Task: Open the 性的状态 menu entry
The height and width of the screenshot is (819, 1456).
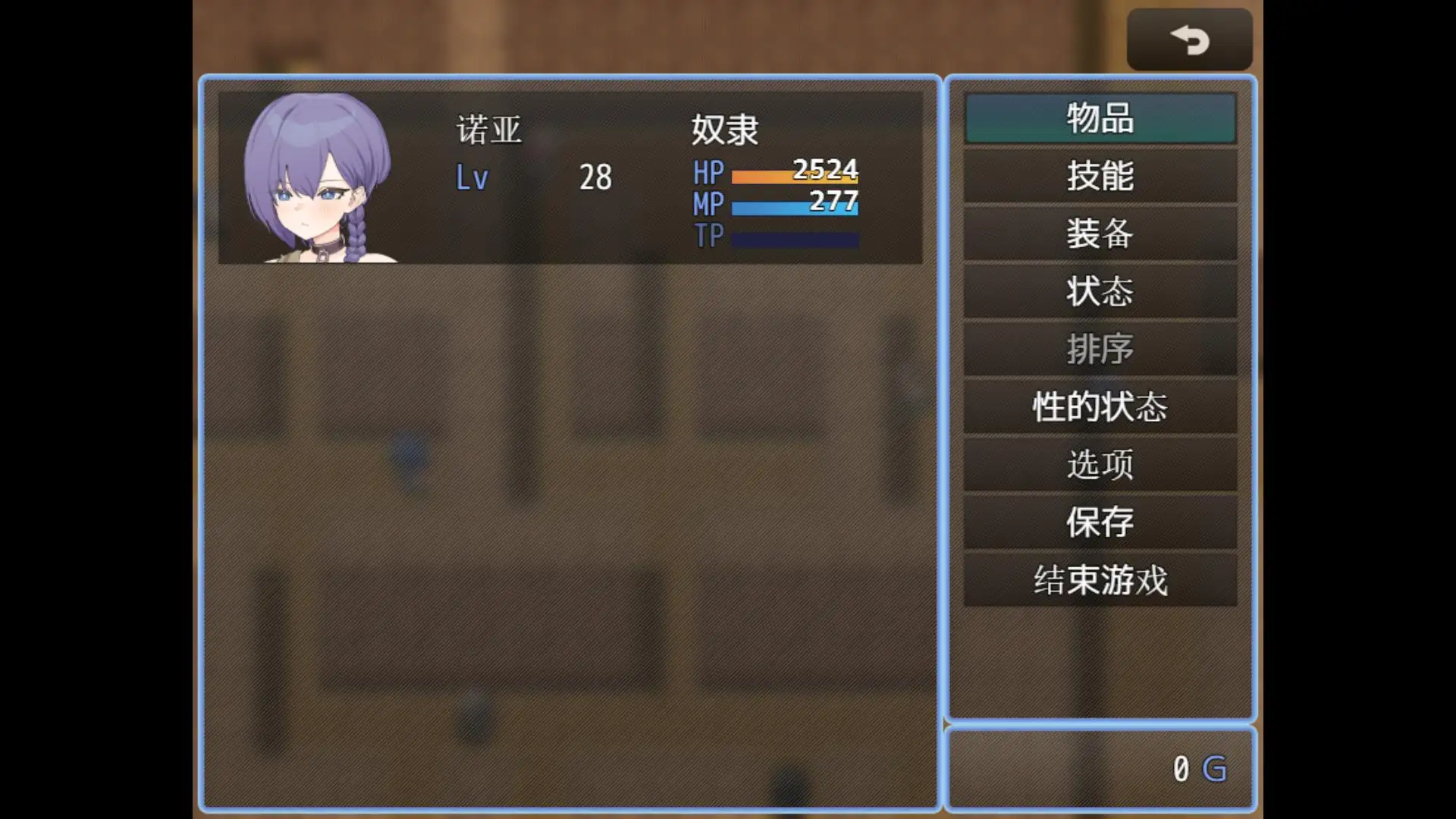Action: click(1100, 406)
